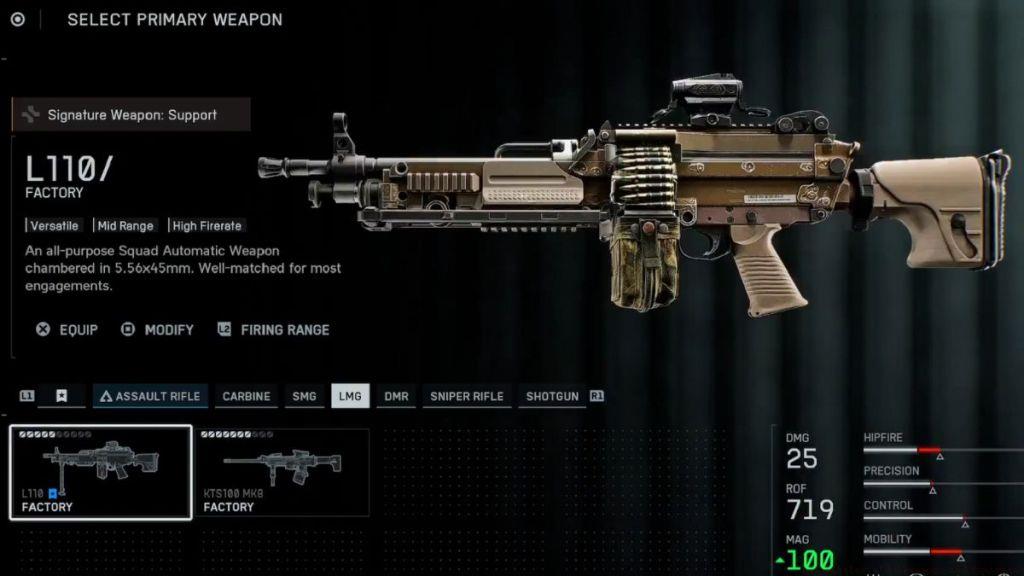1024x576 pixels.
Task: Select the SMG tab
Action: tap(304, 396)
